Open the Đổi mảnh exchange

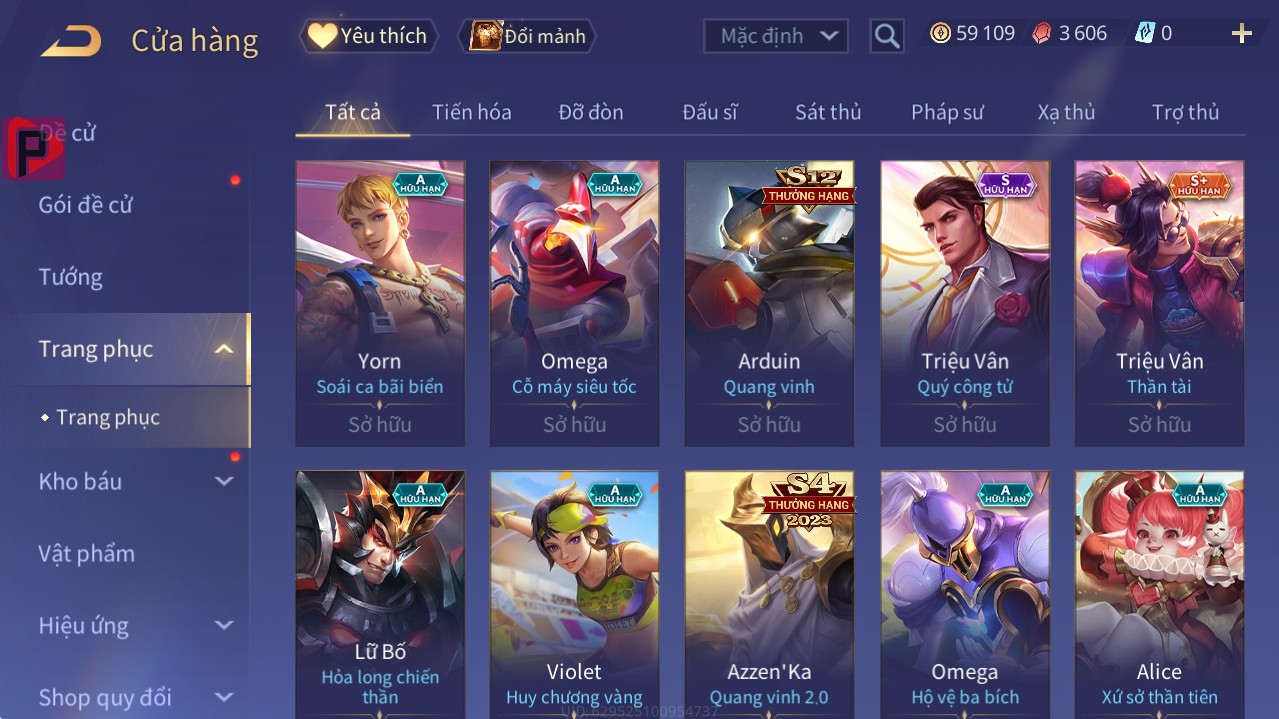[527, 36]
